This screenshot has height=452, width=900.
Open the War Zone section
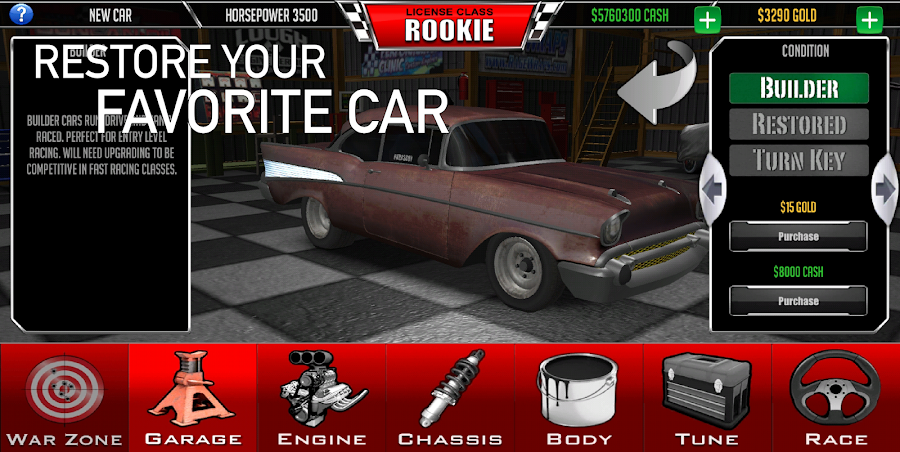pyautogui.click(x=64, y=397)
